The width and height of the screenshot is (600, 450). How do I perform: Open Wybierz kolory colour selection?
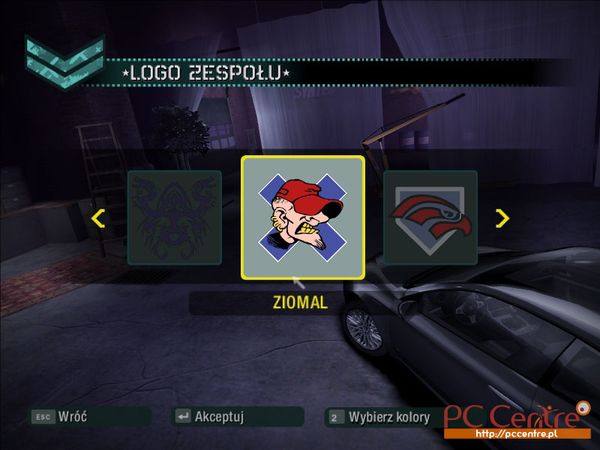[380, 416]
